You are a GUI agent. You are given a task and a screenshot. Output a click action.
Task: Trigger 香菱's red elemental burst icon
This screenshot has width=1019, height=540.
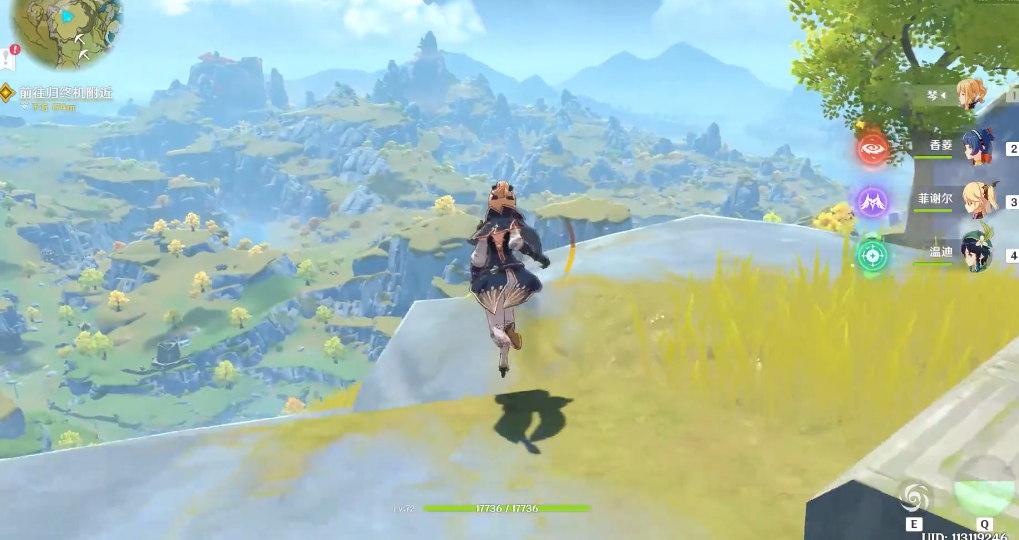pos(873,149)
